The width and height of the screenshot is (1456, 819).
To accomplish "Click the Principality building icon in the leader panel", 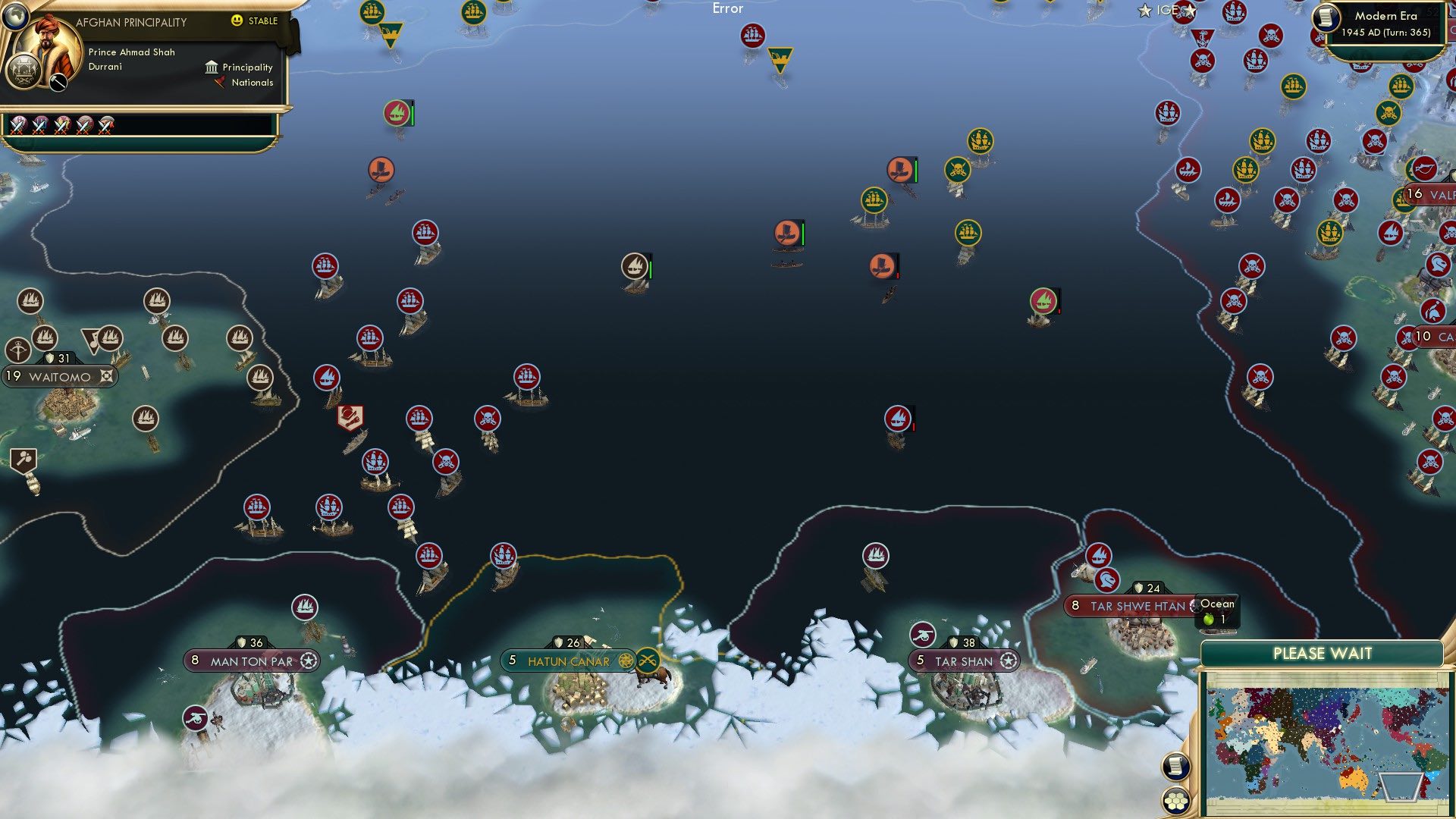I will 212,68.
